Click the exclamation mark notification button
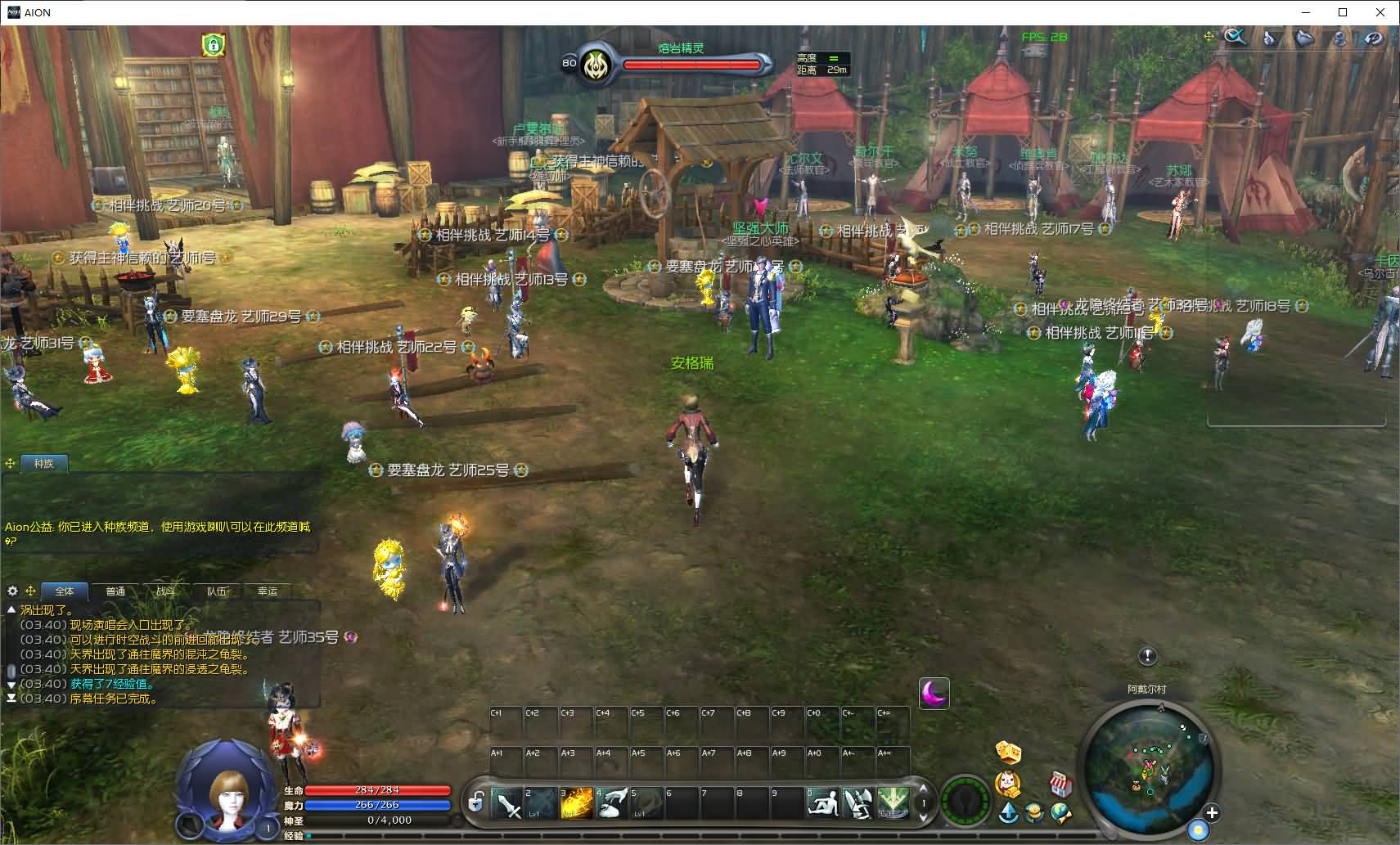This screenshot has height=845, width=1400. [1147, 656]
